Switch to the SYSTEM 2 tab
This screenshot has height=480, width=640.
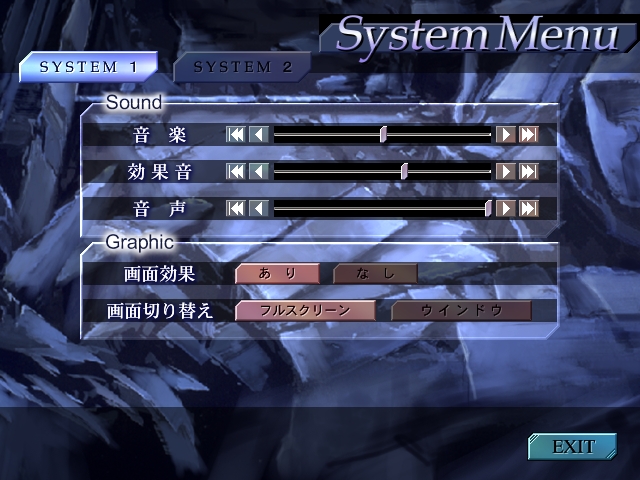point(243,68)
